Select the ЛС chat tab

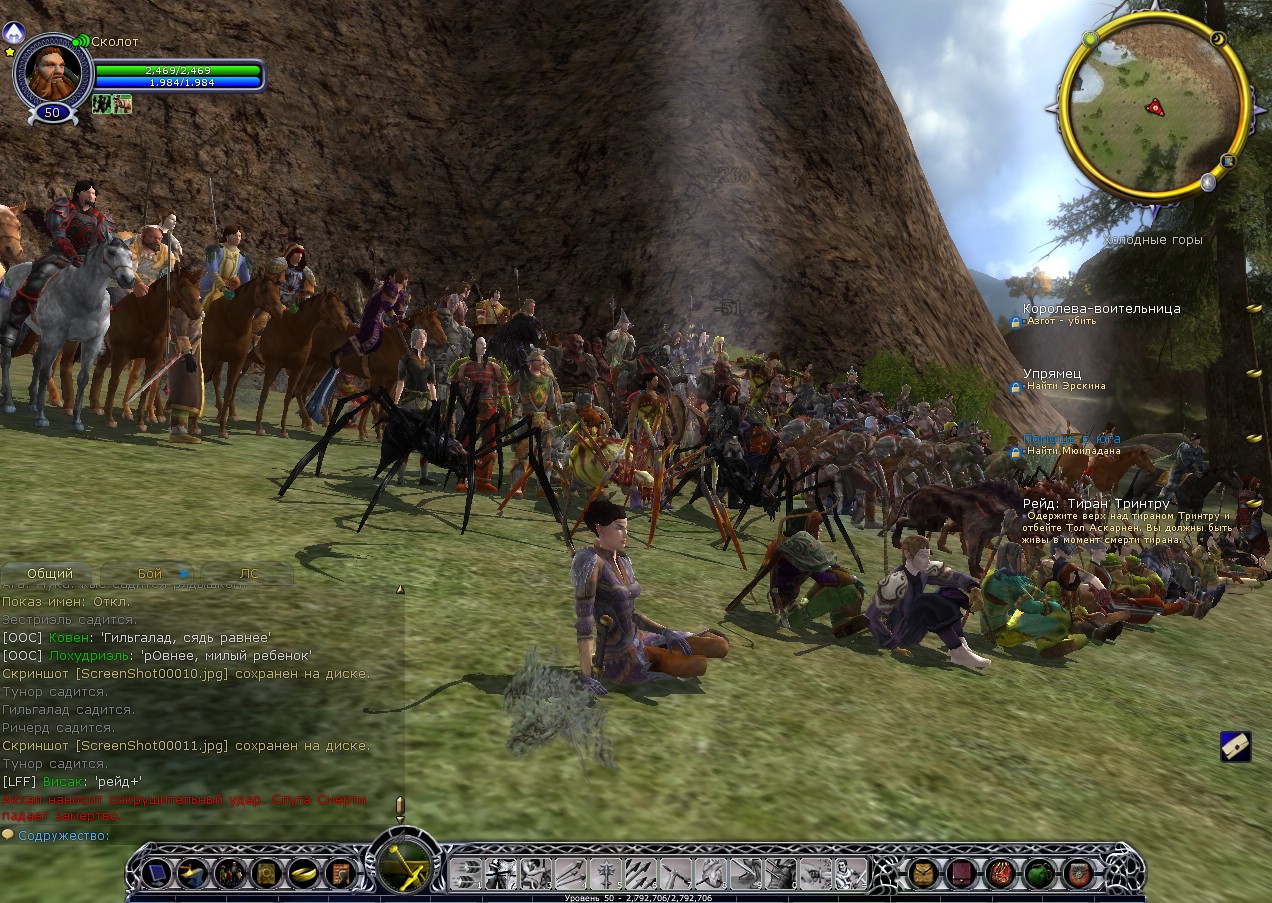pyautogui.click(x=249, y=574)
